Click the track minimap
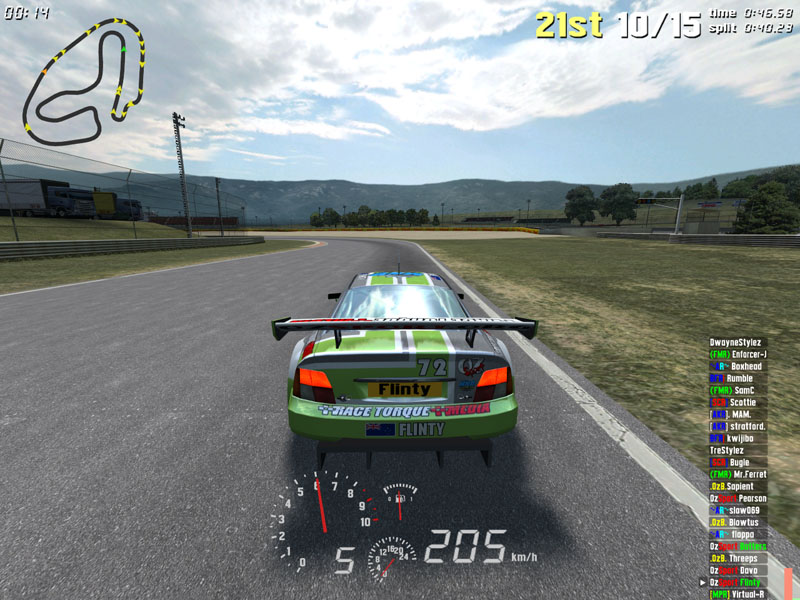This screenshot has height=600, width=800. click(85, 82)
